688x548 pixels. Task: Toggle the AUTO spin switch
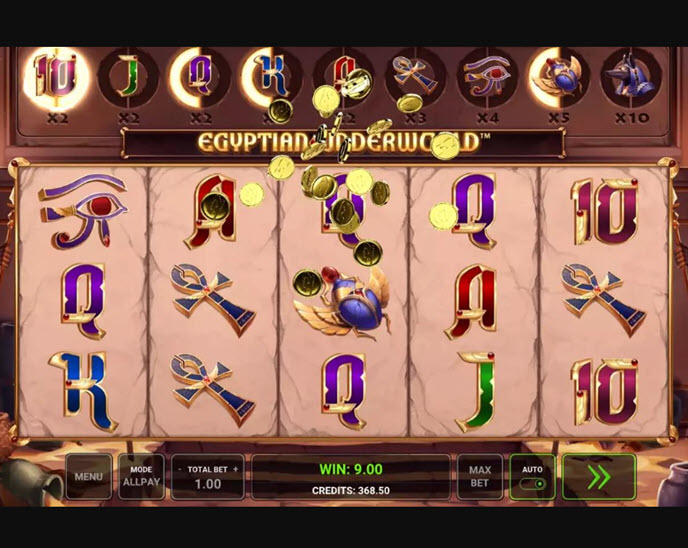click(x=533, y=482)
